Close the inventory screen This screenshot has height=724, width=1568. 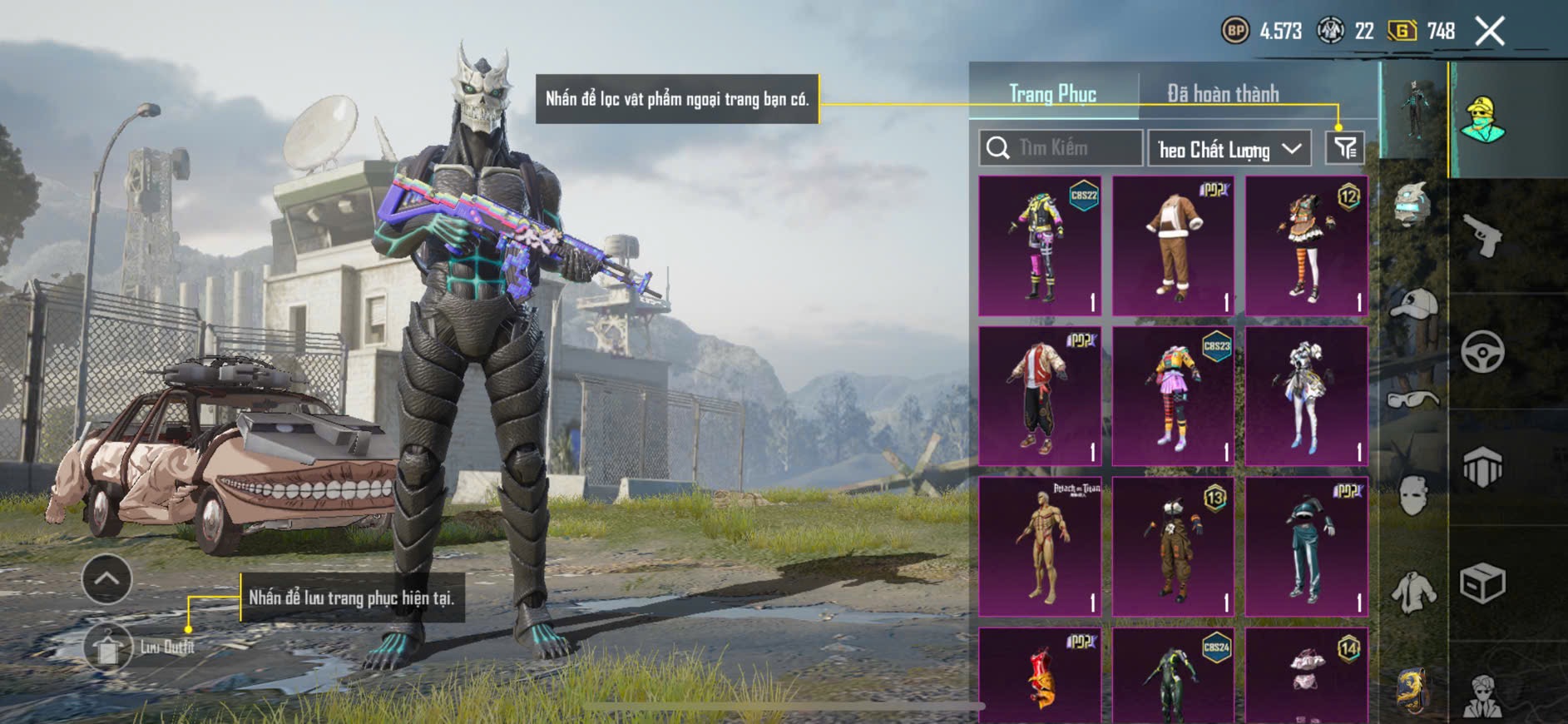pyautogui.click(x=1490, y=32)
